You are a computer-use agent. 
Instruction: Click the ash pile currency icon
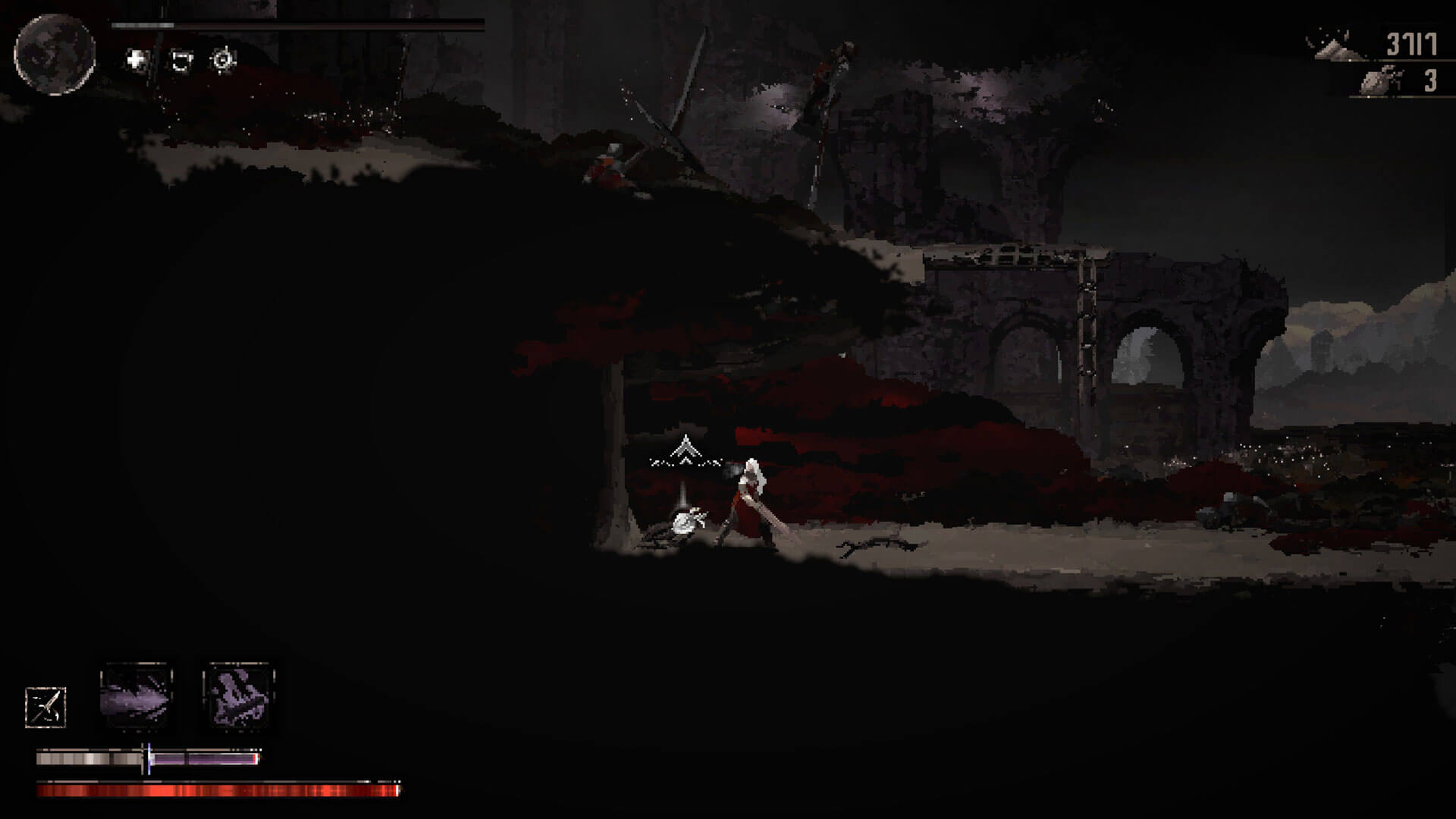click(x=1332, y=45)
